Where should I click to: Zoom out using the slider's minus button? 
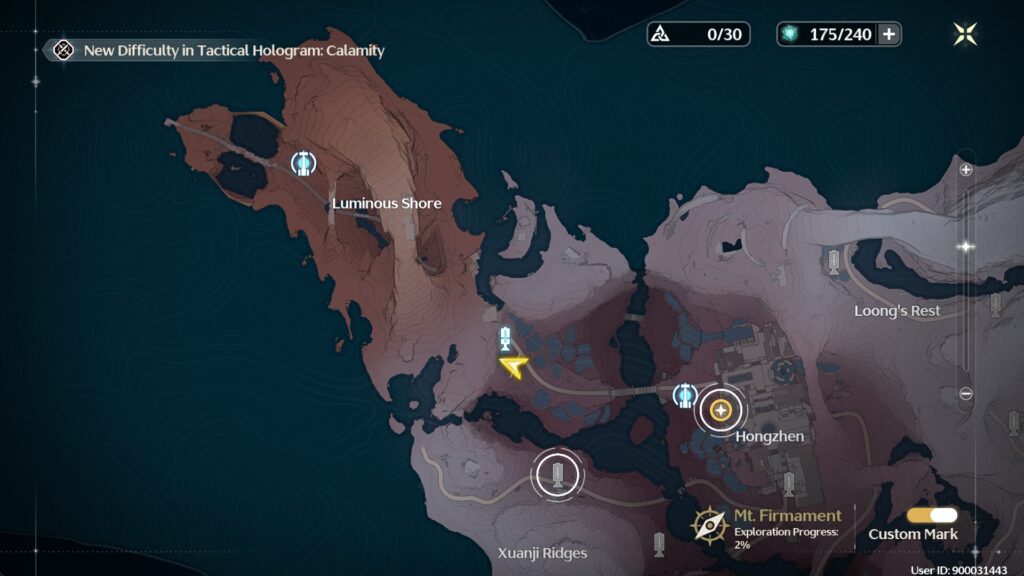point(966,394)
